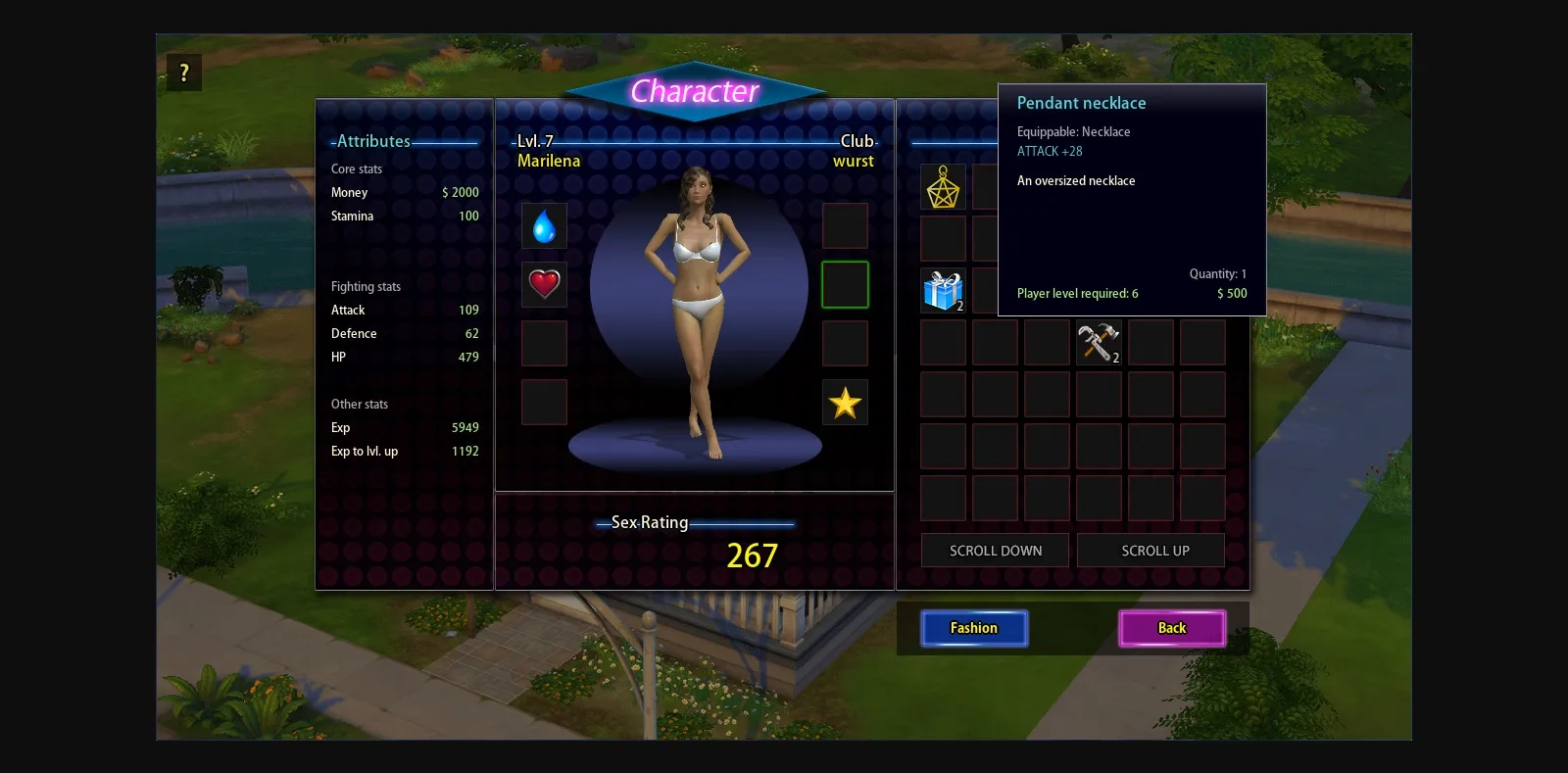Select the repair tools item stack

point(1099,342)
